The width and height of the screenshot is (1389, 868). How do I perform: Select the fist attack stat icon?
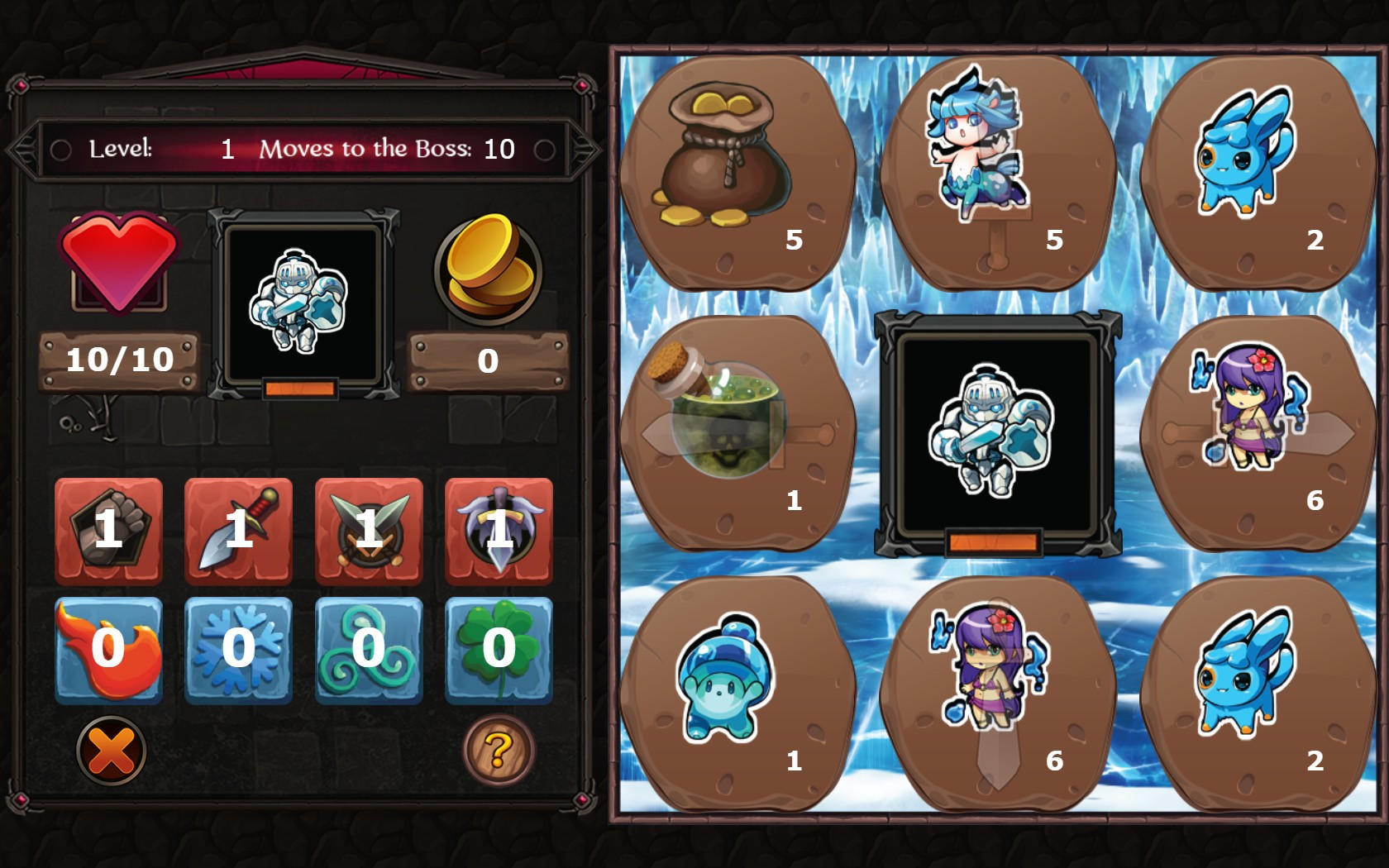[x=107, y=532]
